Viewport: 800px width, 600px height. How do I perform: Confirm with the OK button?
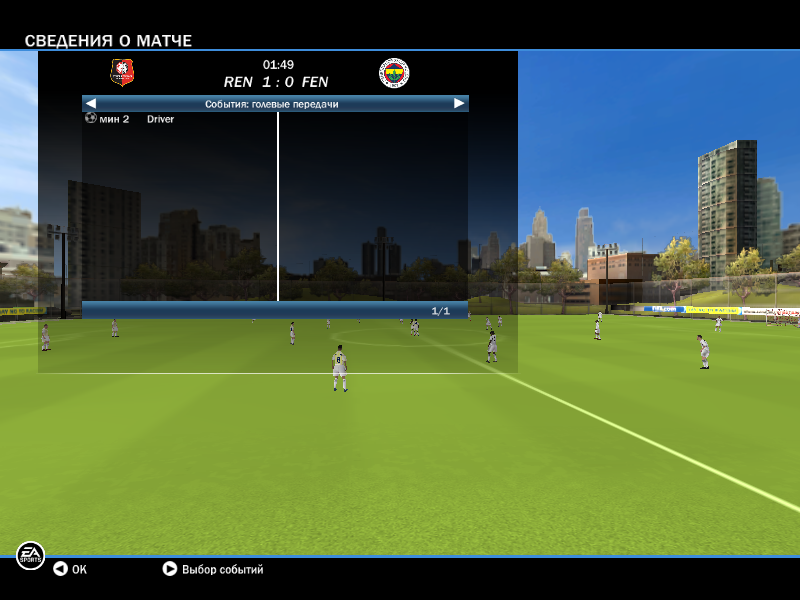(70, 569)
